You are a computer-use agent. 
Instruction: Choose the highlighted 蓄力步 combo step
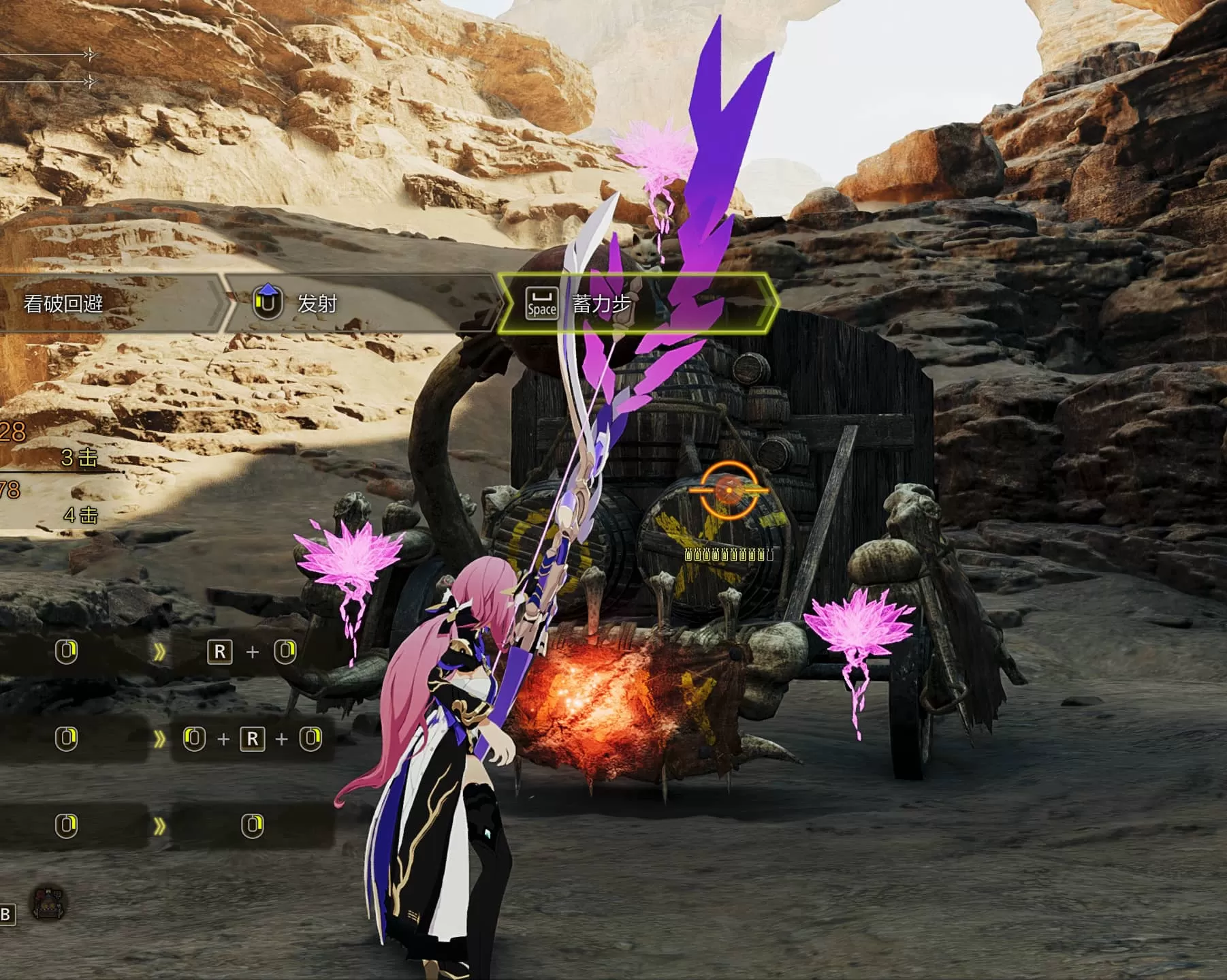click(637, 303)
